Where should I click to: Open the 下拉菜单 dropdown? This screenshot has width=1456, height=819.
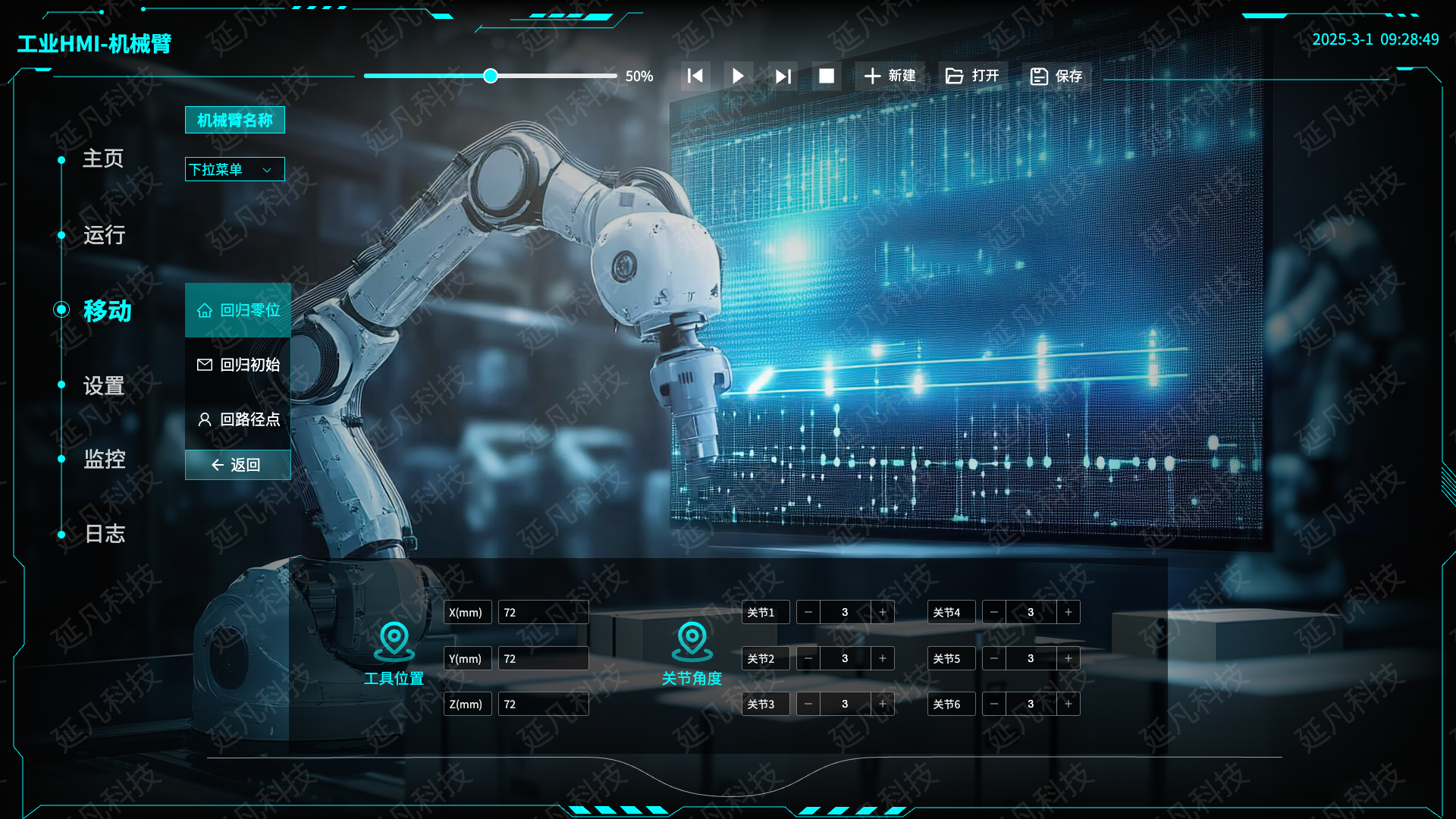[234, 169]
